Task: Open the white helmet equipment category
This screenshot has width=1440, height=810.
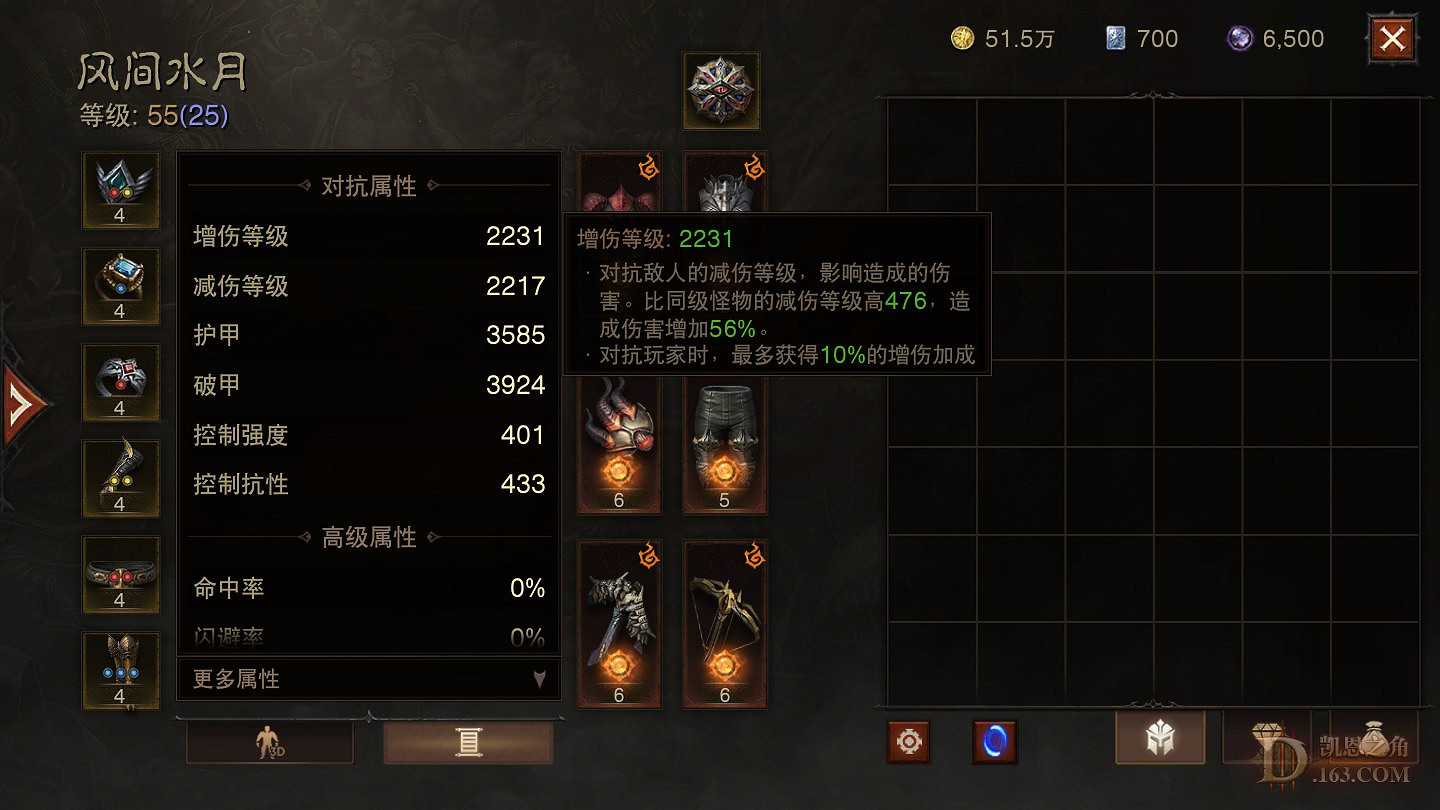Action: point(1160,740)
